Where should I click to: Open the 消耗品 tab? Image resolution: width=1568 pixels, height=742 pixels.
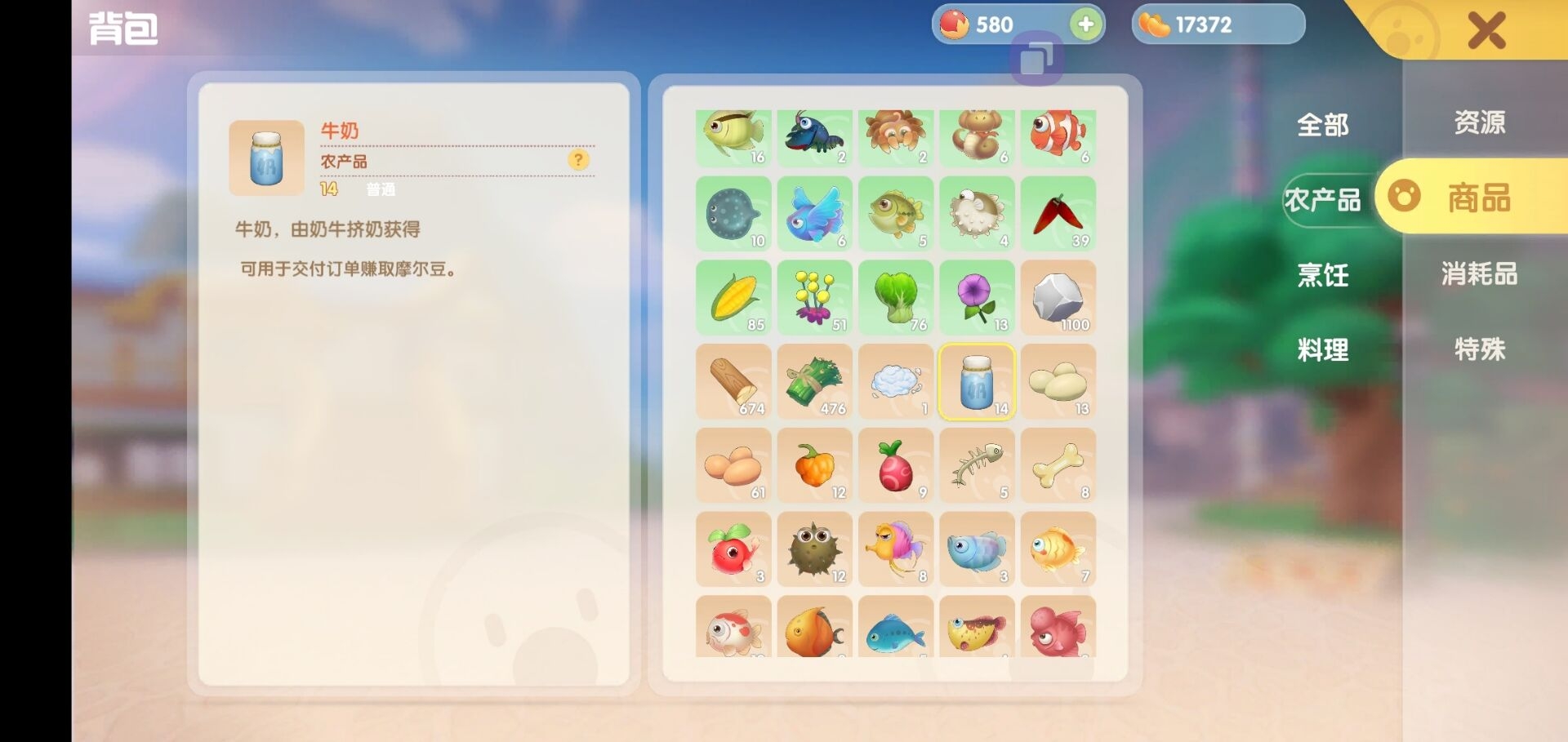pyautogui.click(x=1479, y=273)
